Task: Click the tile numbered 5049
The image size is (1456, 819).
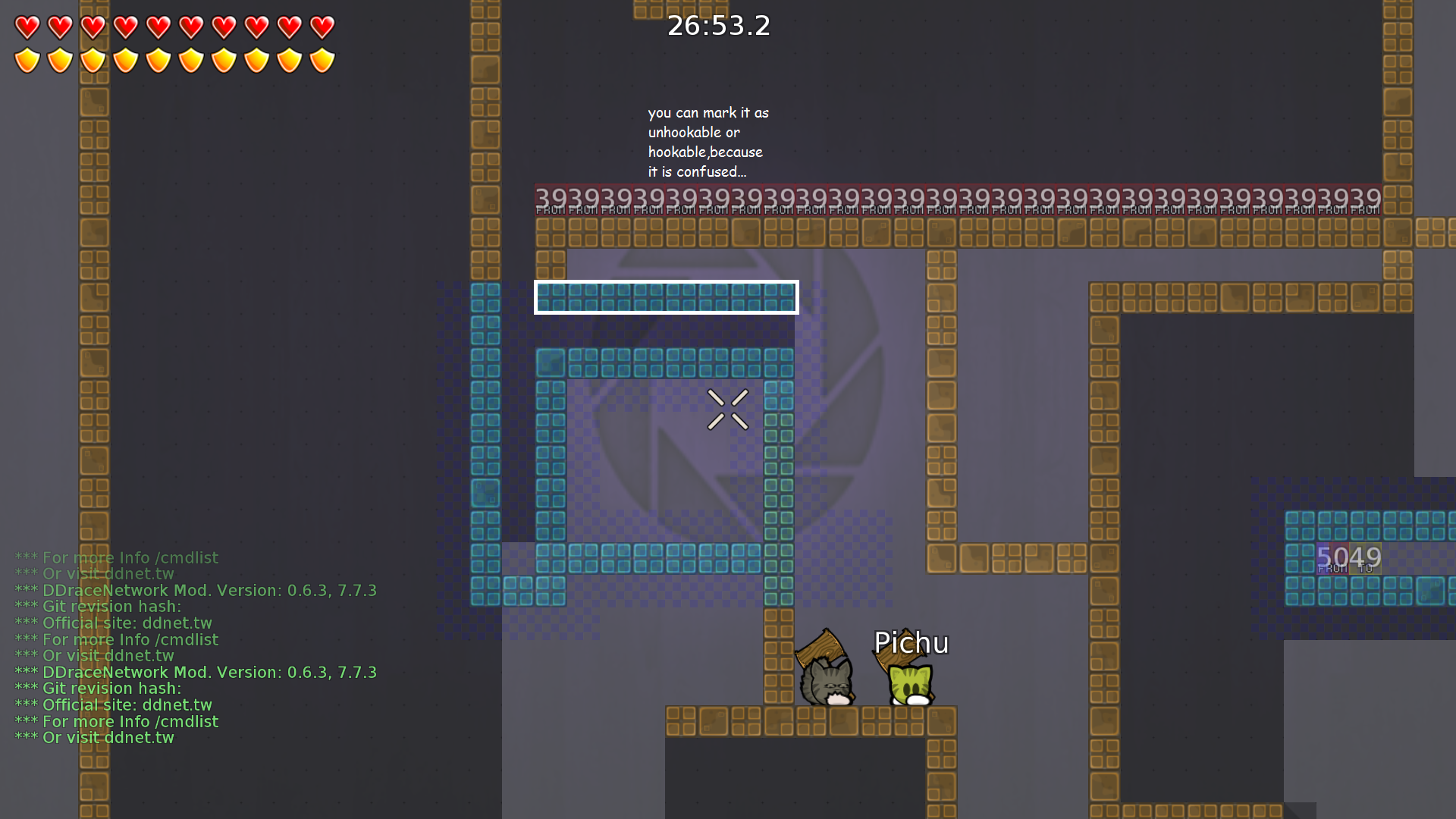Action: coord(1350,557)
